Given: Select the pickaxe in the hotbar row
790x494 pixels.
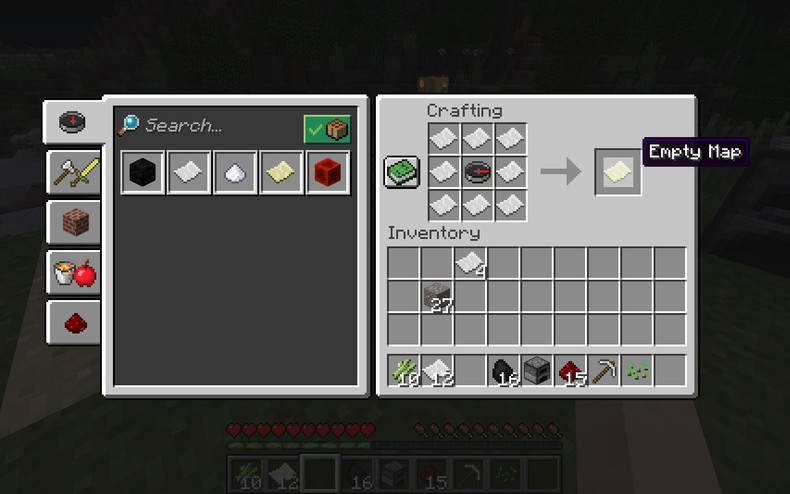Looking at the screenshot, I should [x=603, y=371].
